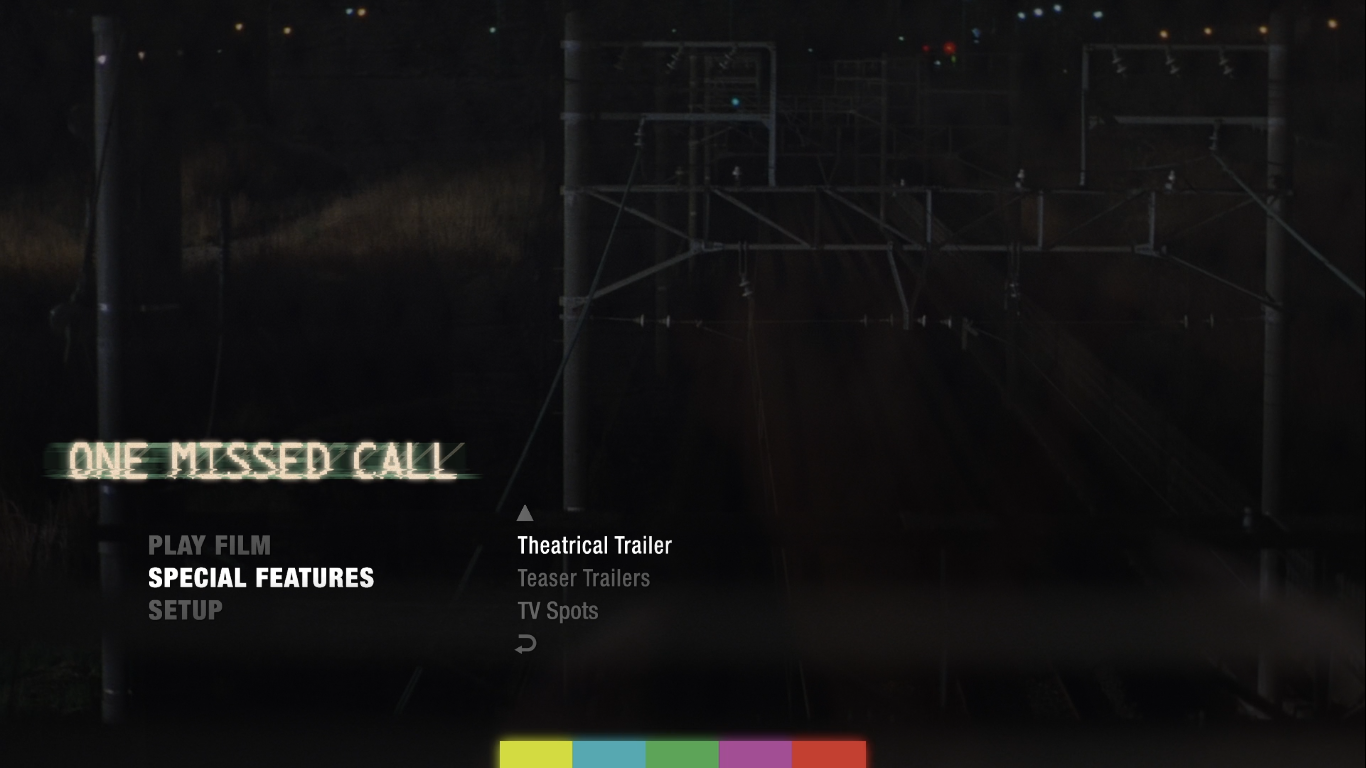Select TV Spots
The width and height of the screenshot is (1366, 768).
pos(558,610)
